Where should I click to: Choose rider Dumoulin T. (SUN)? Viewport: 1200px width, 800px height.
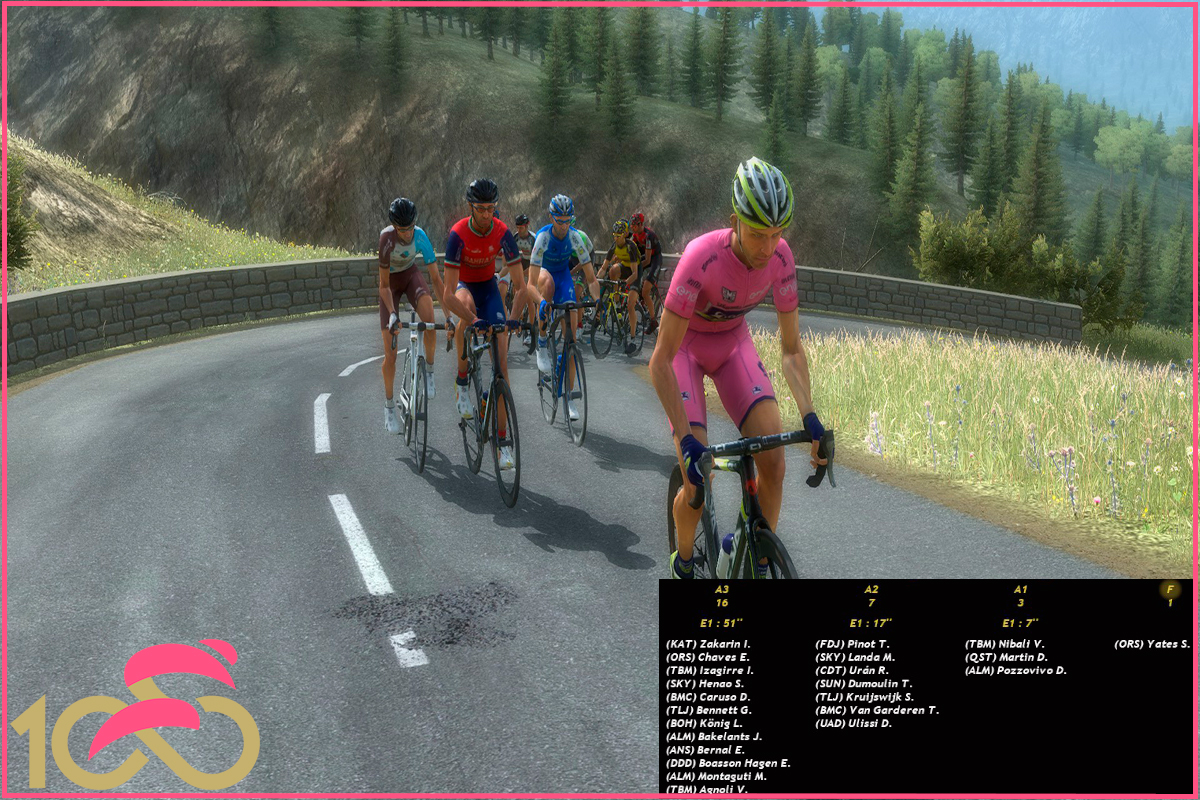(x=863, y=684)
